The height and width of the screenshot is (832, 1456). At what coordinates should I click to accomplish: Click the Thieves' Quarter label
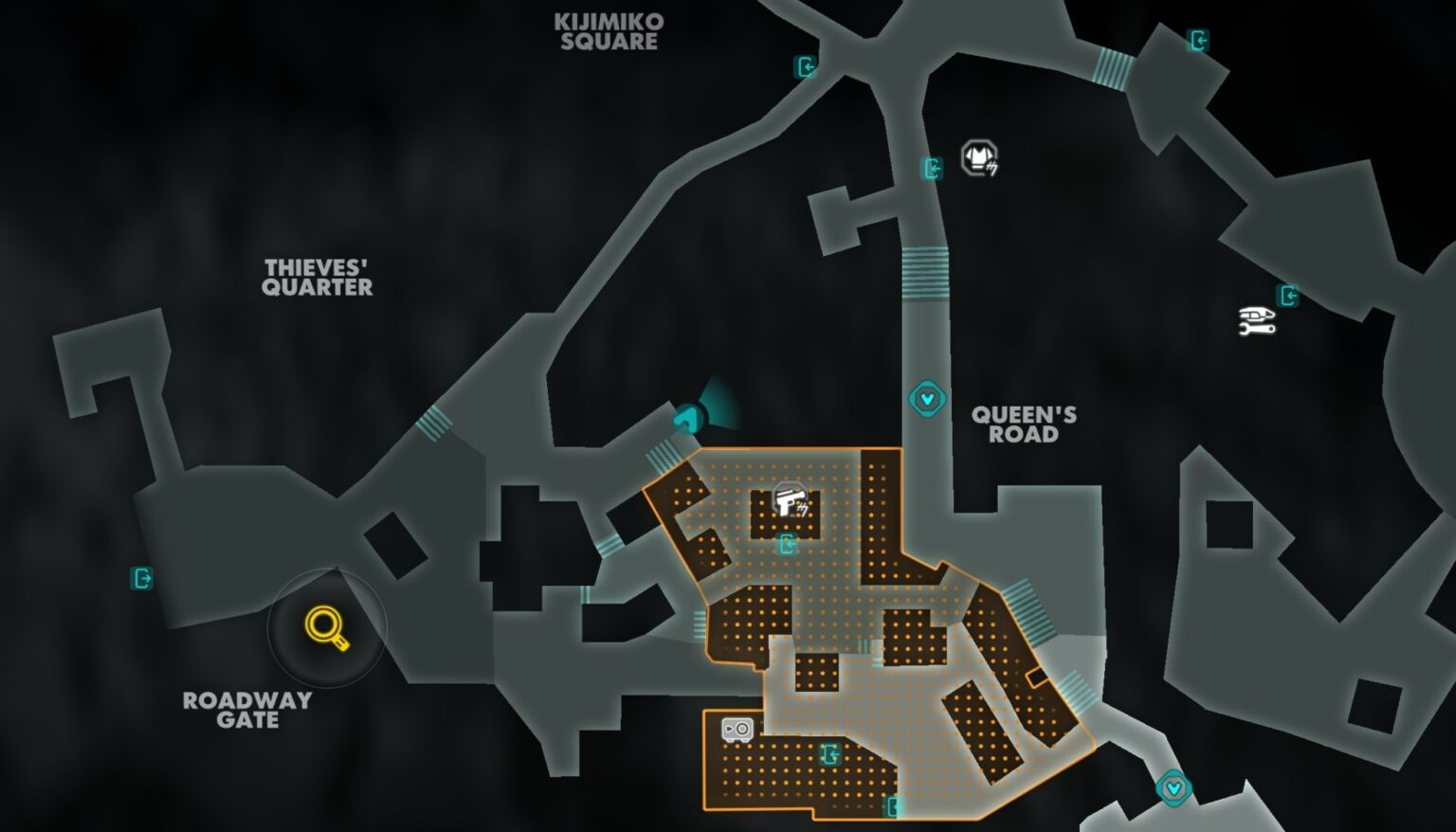pos(317,278)
